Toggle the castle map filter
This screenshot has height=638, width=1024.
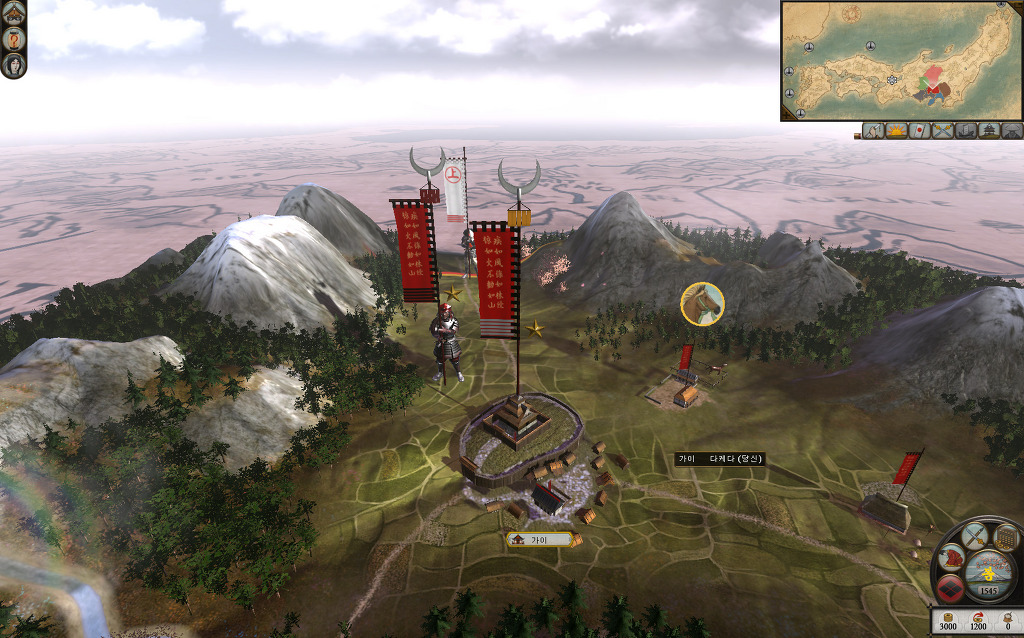(989, 131)
